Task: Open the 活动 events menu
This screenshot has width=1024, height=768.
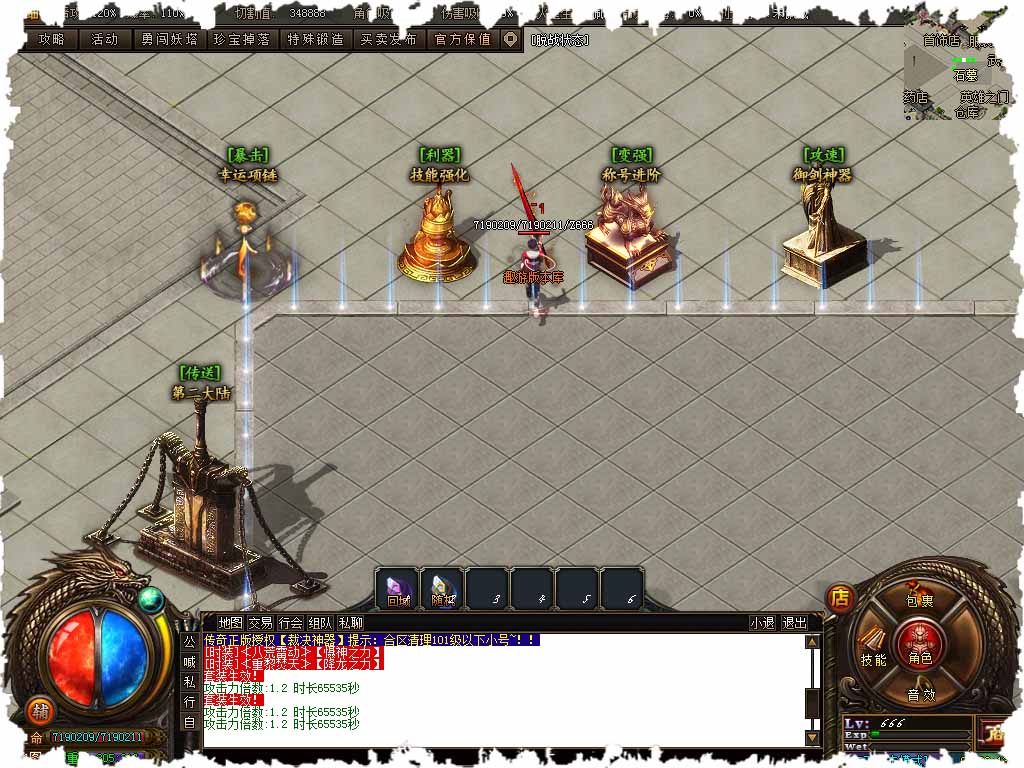Action: 105,39
